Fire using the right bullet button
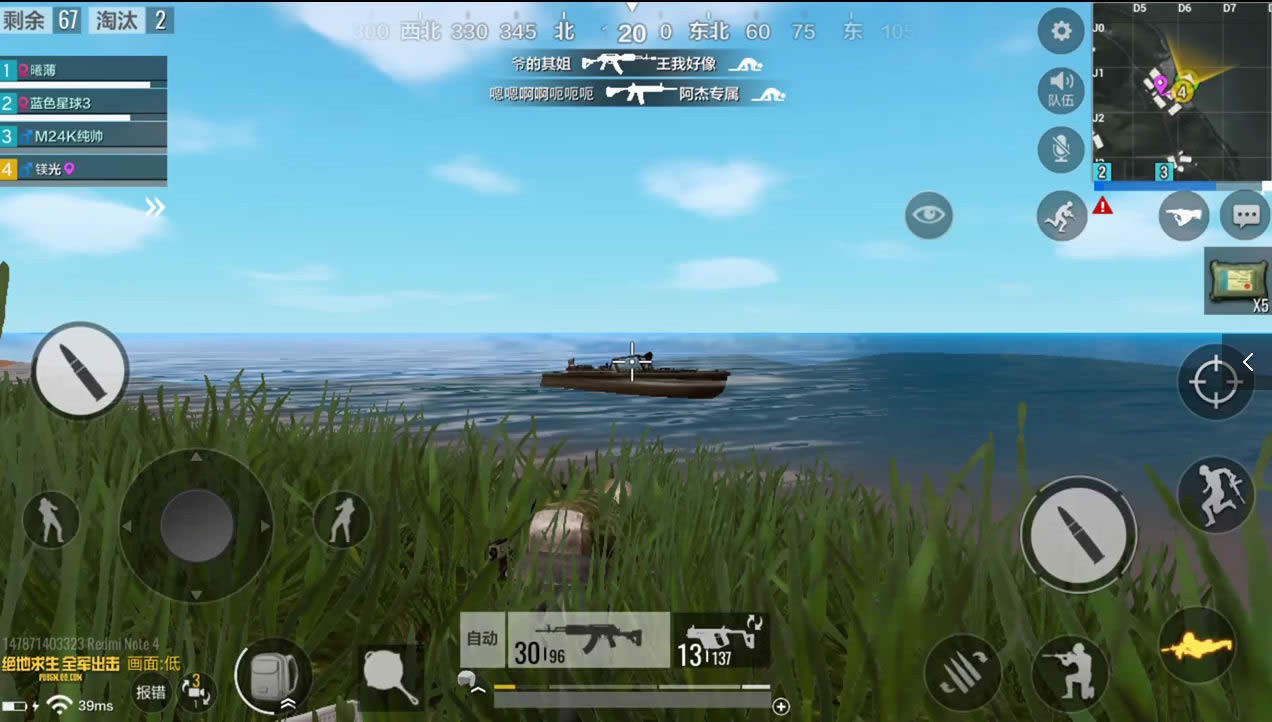This screenshot has height=722, width=1272. point(1078,534)
